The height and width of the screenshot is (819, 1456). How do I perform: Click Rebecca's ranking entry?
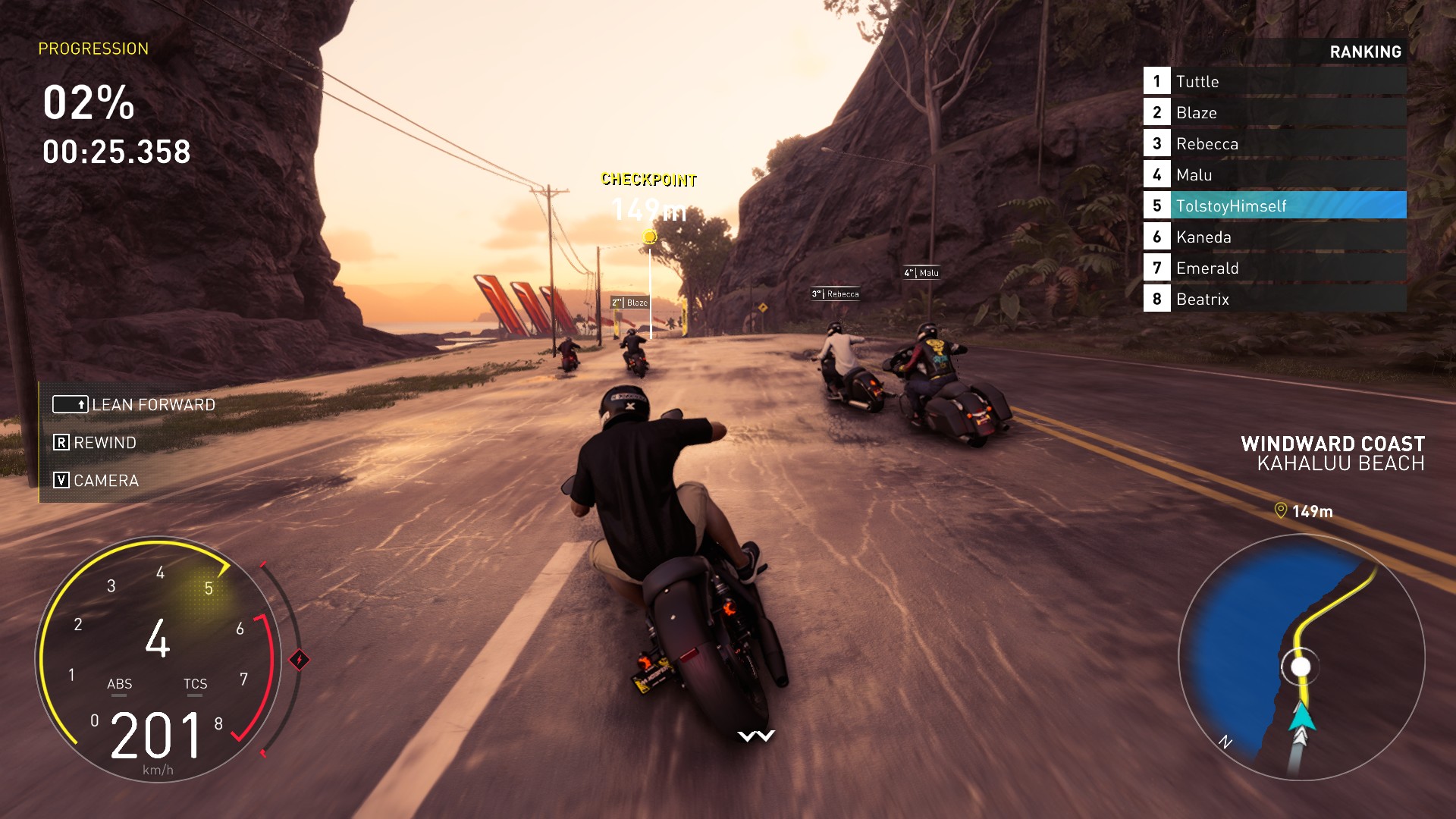click(1274, 143)
